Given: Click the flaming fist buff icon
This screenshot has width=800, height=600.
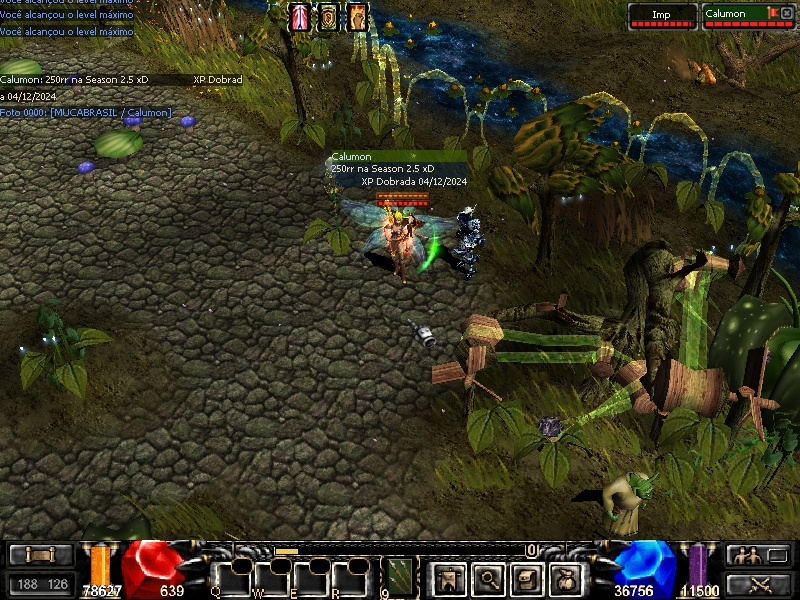Looking at the screenshot, I should point(357,17).
